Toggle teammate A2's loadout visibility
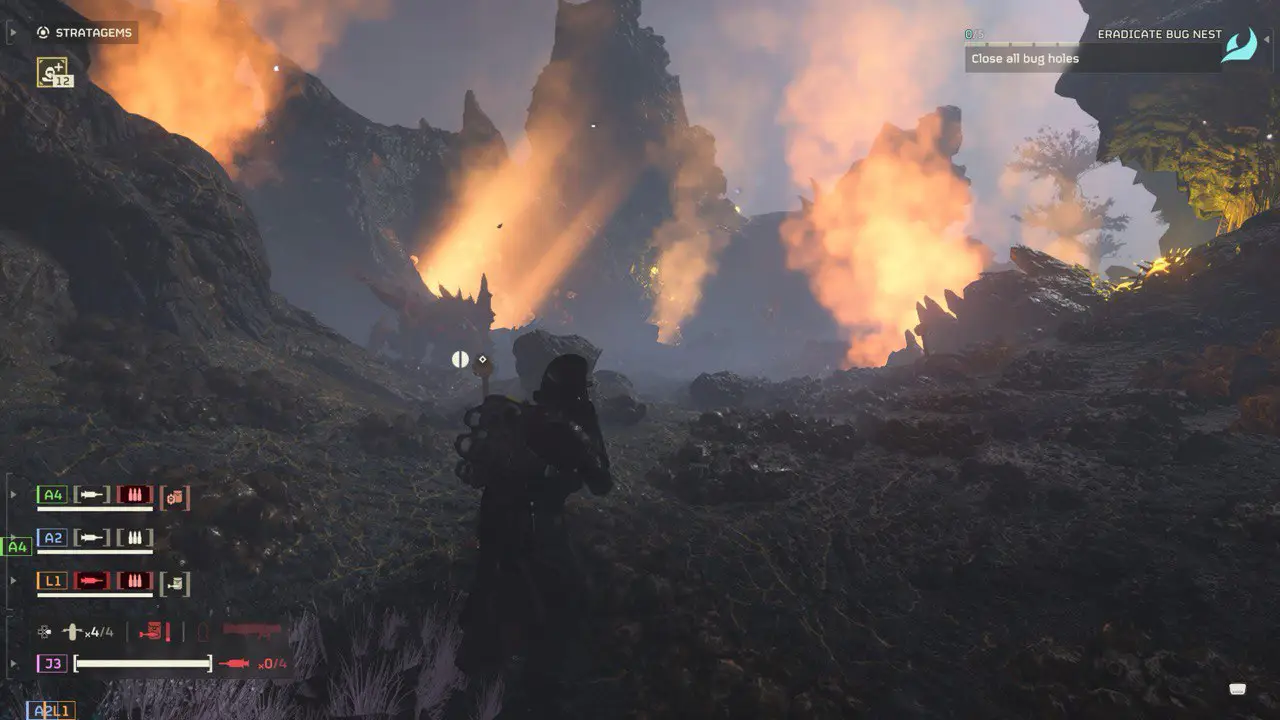The image size is (1280, 720). coord(13,535)
